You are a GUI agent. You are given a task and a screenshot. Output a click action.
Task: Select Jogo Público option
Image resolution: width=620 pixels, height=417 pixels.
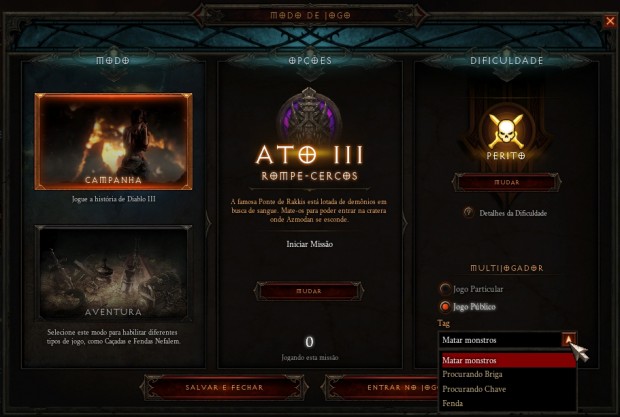[445, 306]
